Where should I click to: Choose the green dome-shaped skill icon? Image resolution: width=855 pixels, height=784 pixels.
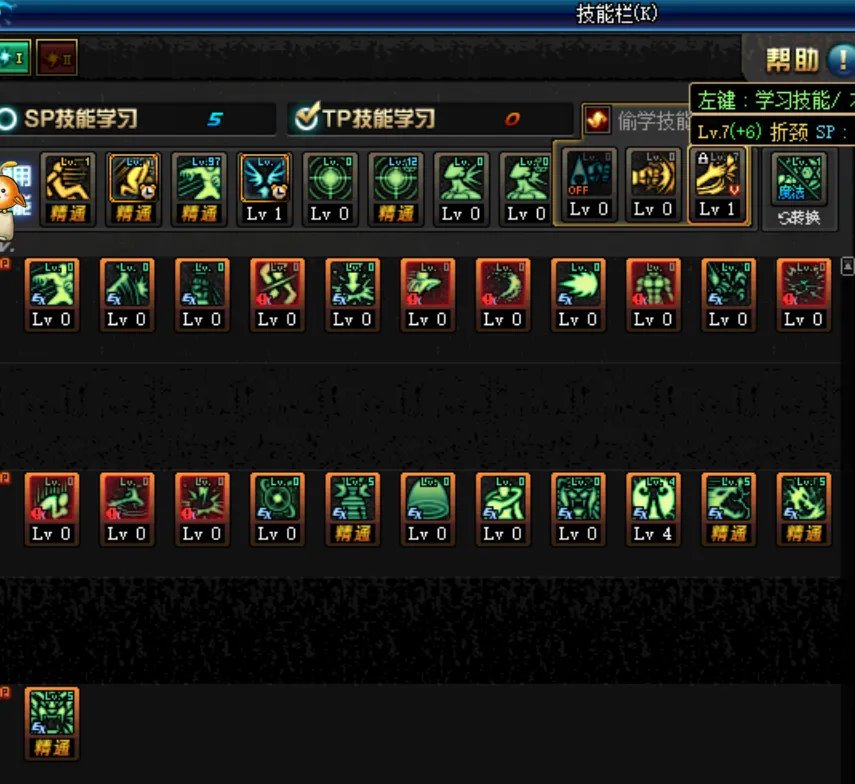(427, 508)
